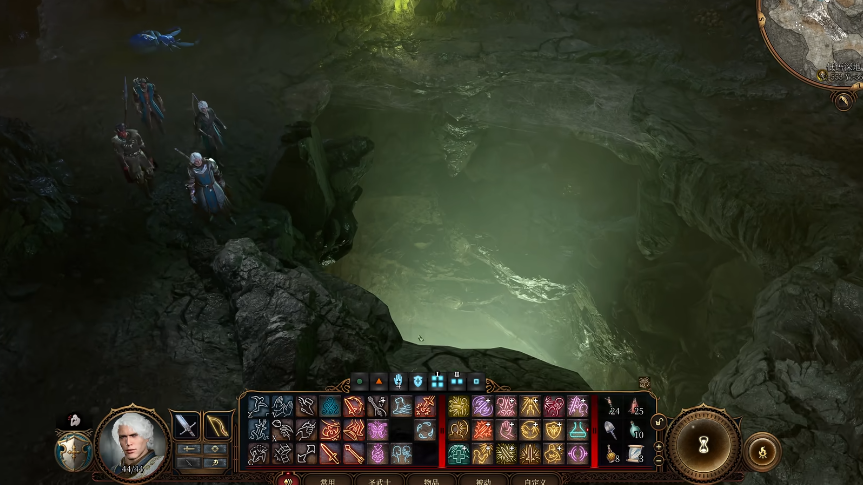863x485 pixels.
Task: Click the orange triangle bonus action filter
Action: click(x=379, y=381)
